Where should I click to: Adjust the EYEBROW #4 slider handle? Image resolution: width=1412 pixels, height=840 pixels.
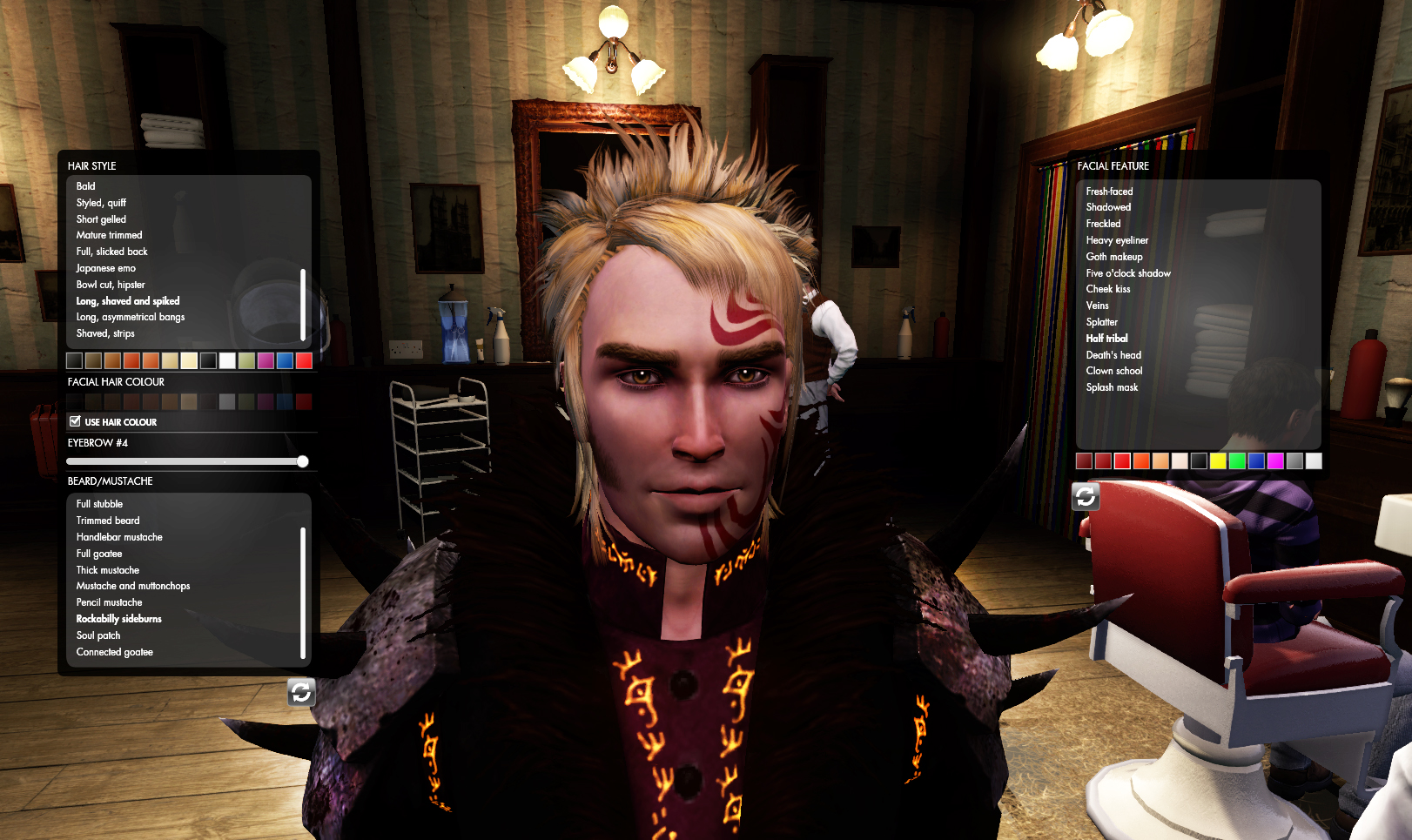pos(302,460)
